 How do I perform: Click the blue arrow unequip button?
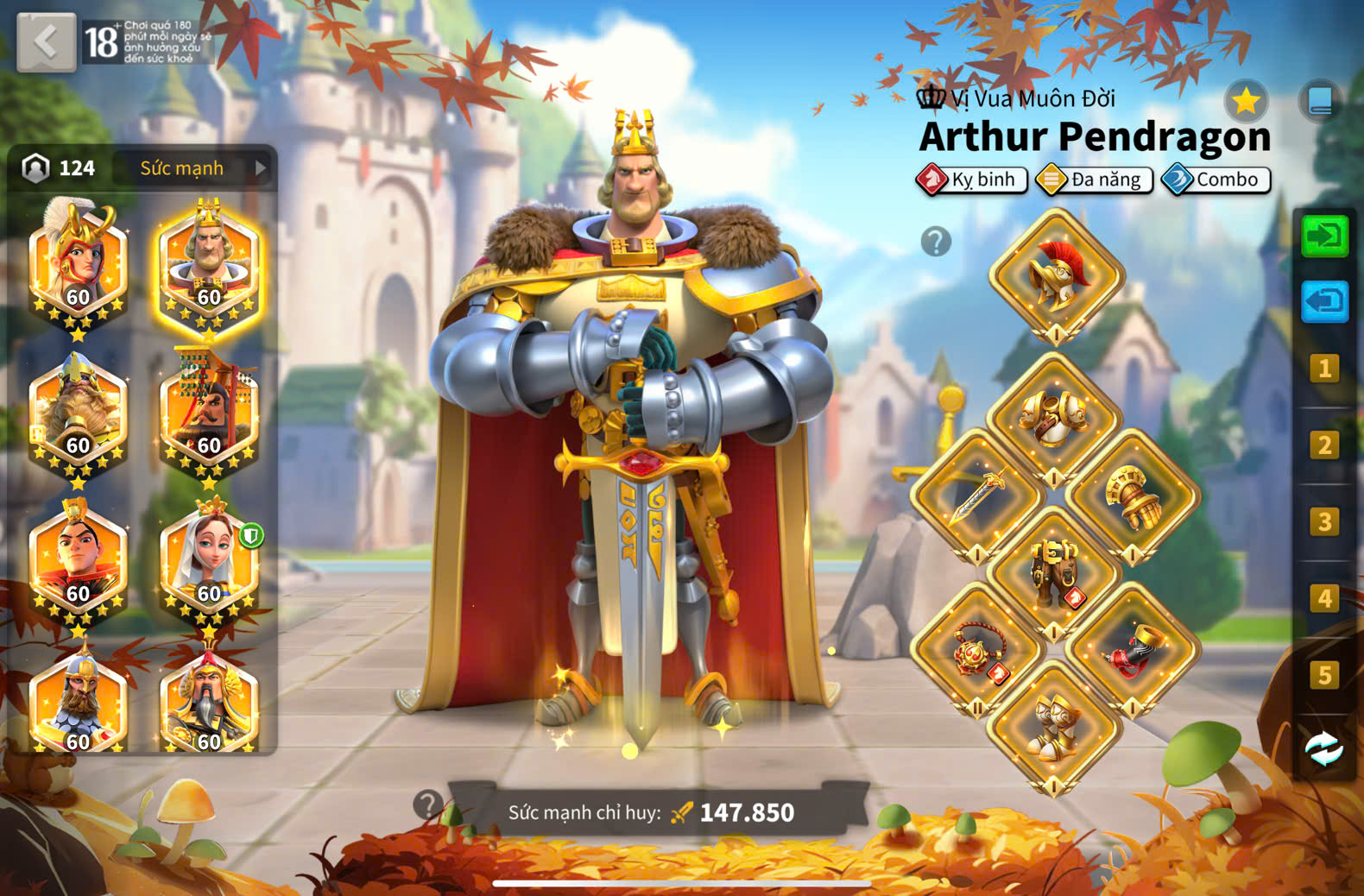click(1324, 301)
